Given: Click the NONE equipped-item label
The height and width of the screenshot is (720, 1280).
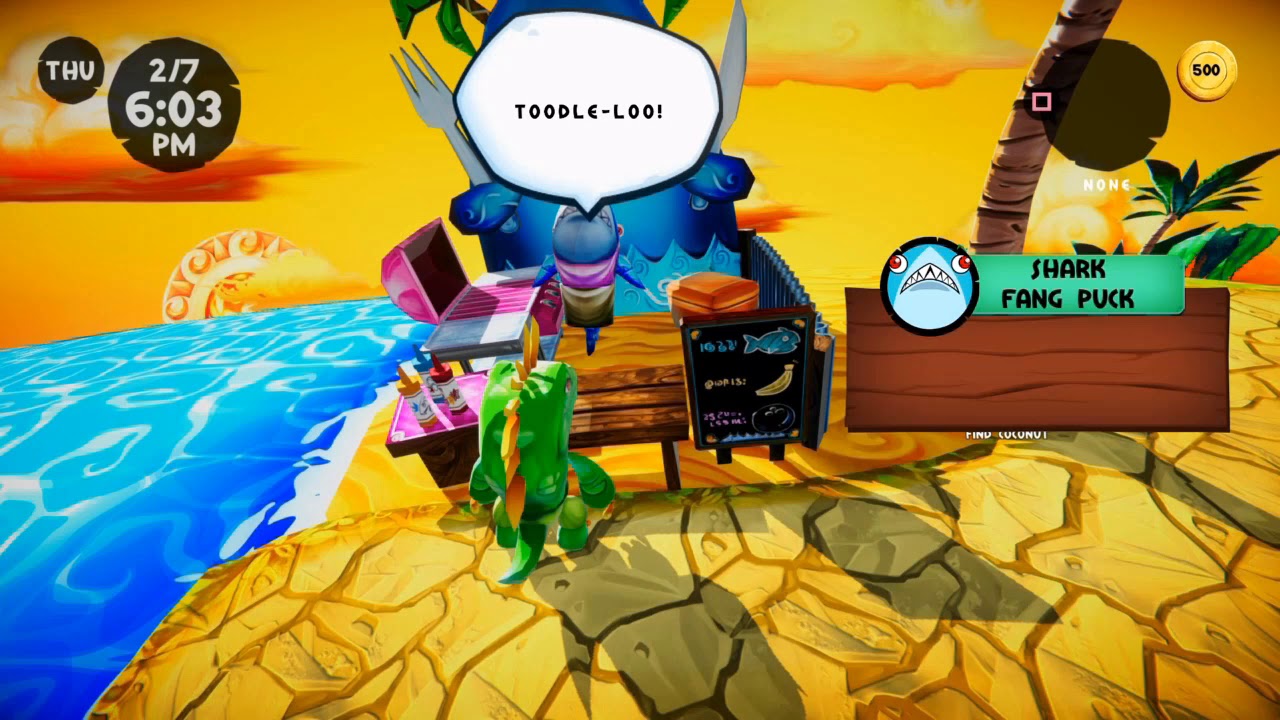Looking at the screenshot, I should 1104,185.
